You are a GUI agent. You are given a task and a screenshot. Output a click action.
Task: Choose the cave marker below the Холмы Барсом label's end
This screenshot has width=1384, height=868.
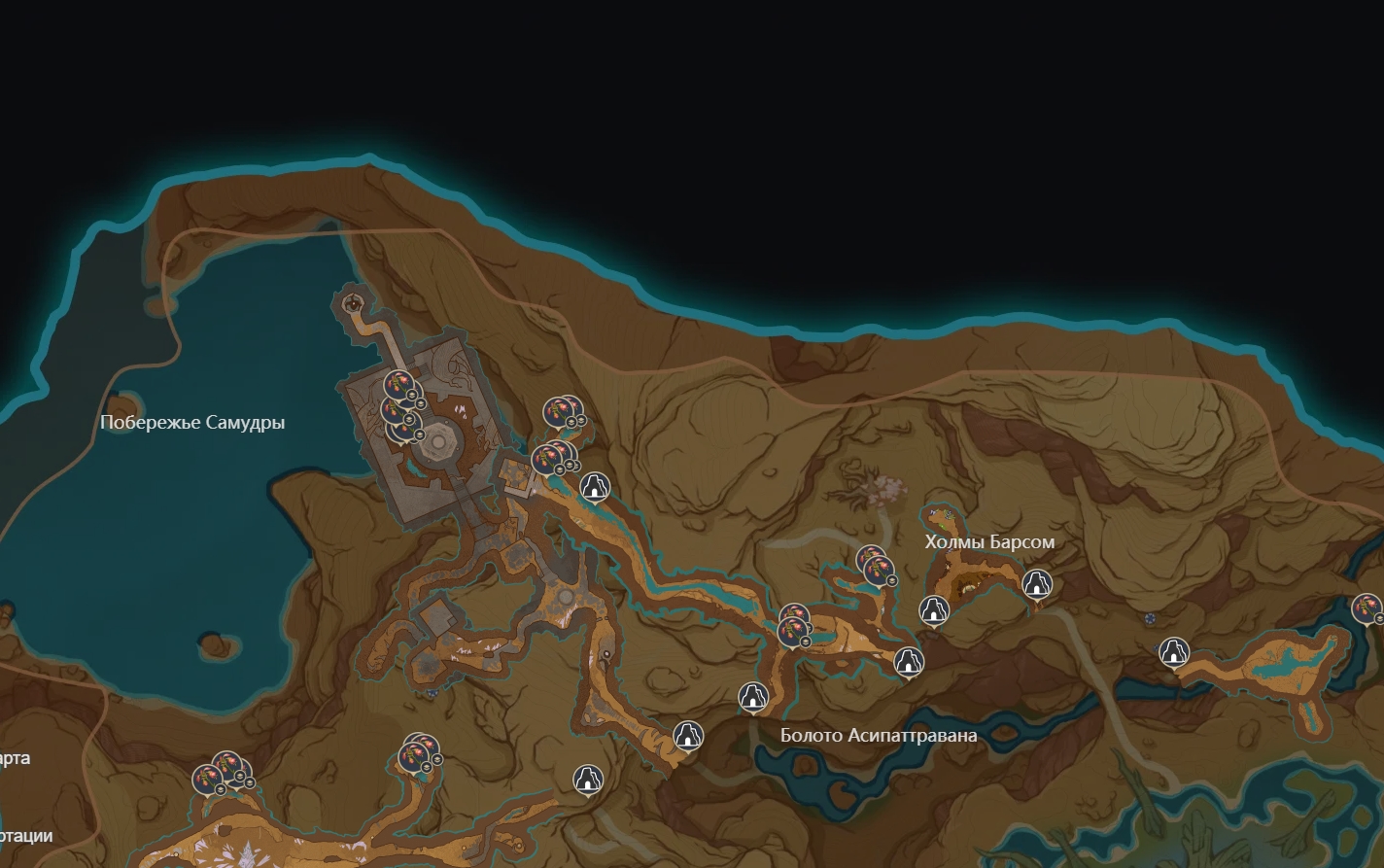click(1037, 584)
